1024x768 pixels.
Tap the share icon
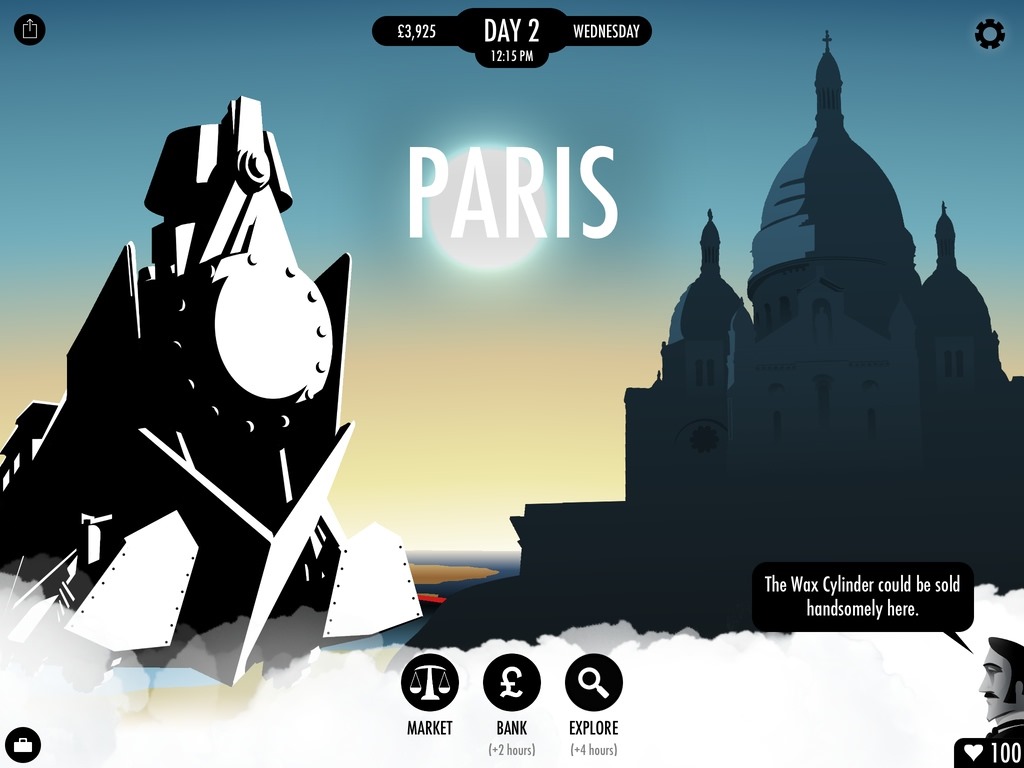30,29
